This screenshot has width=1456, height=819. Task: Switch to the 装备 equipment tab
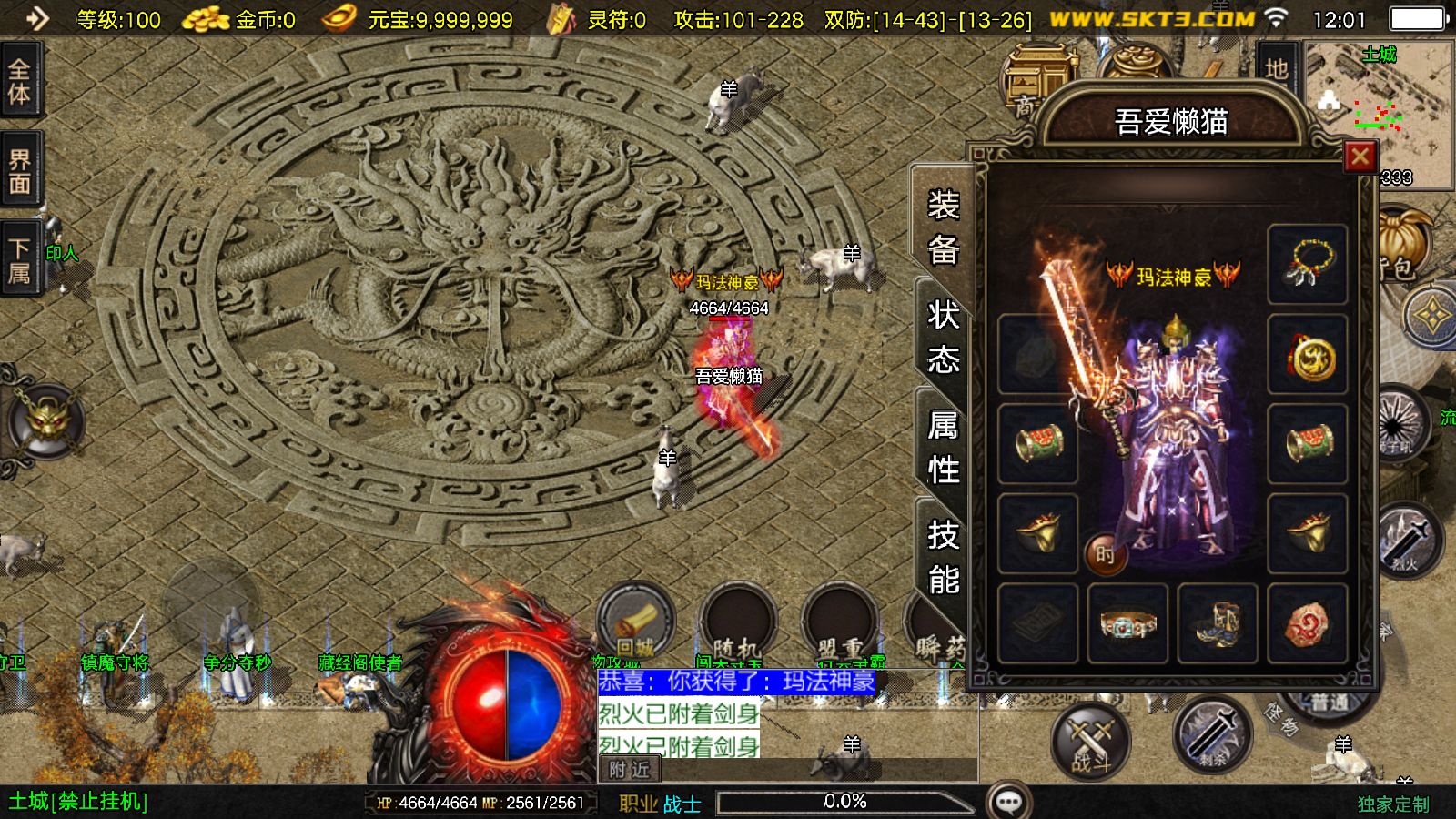944,227
